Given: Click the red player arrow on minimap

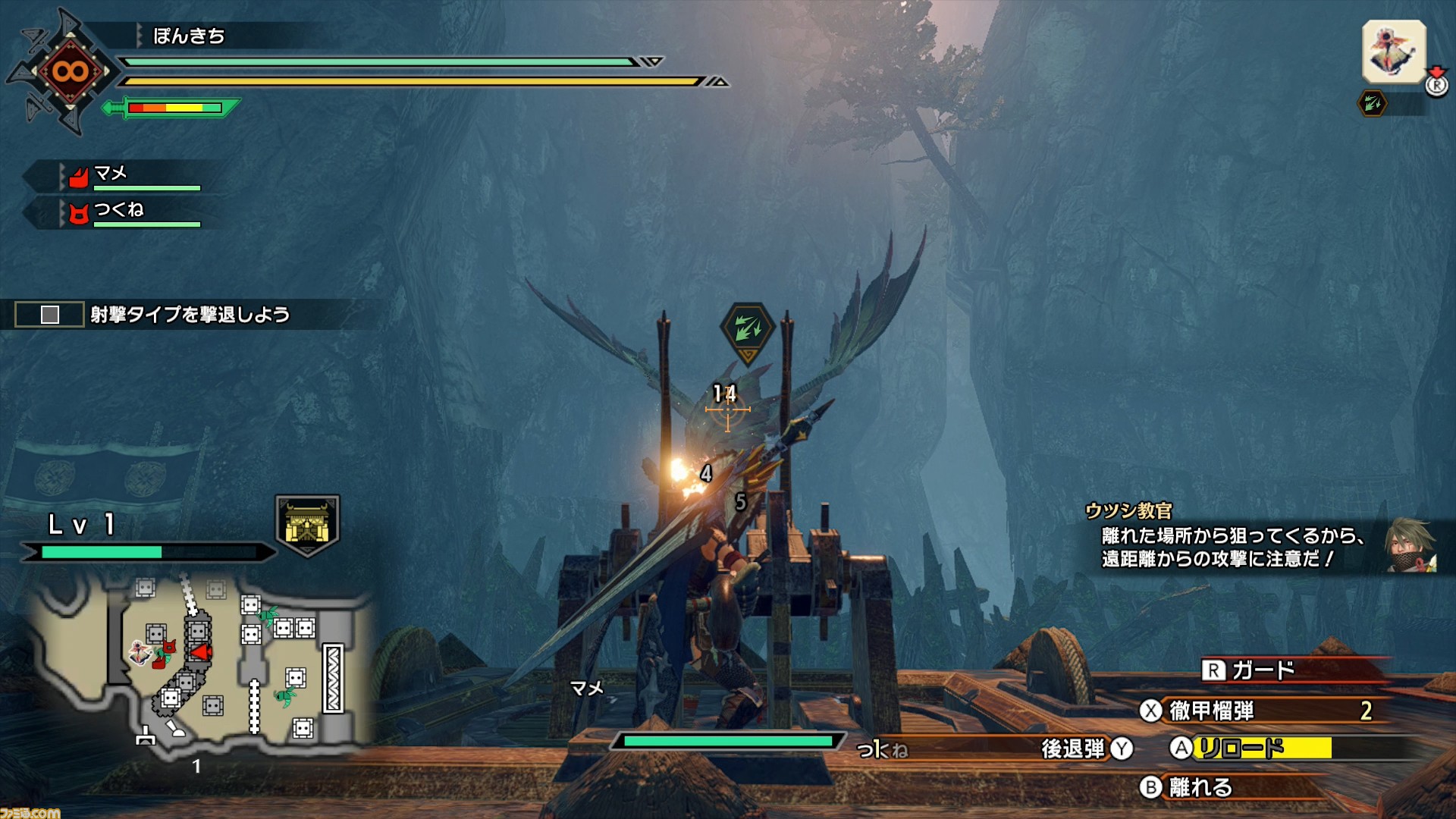Looking at the screenshot, I should click(201, 652).
